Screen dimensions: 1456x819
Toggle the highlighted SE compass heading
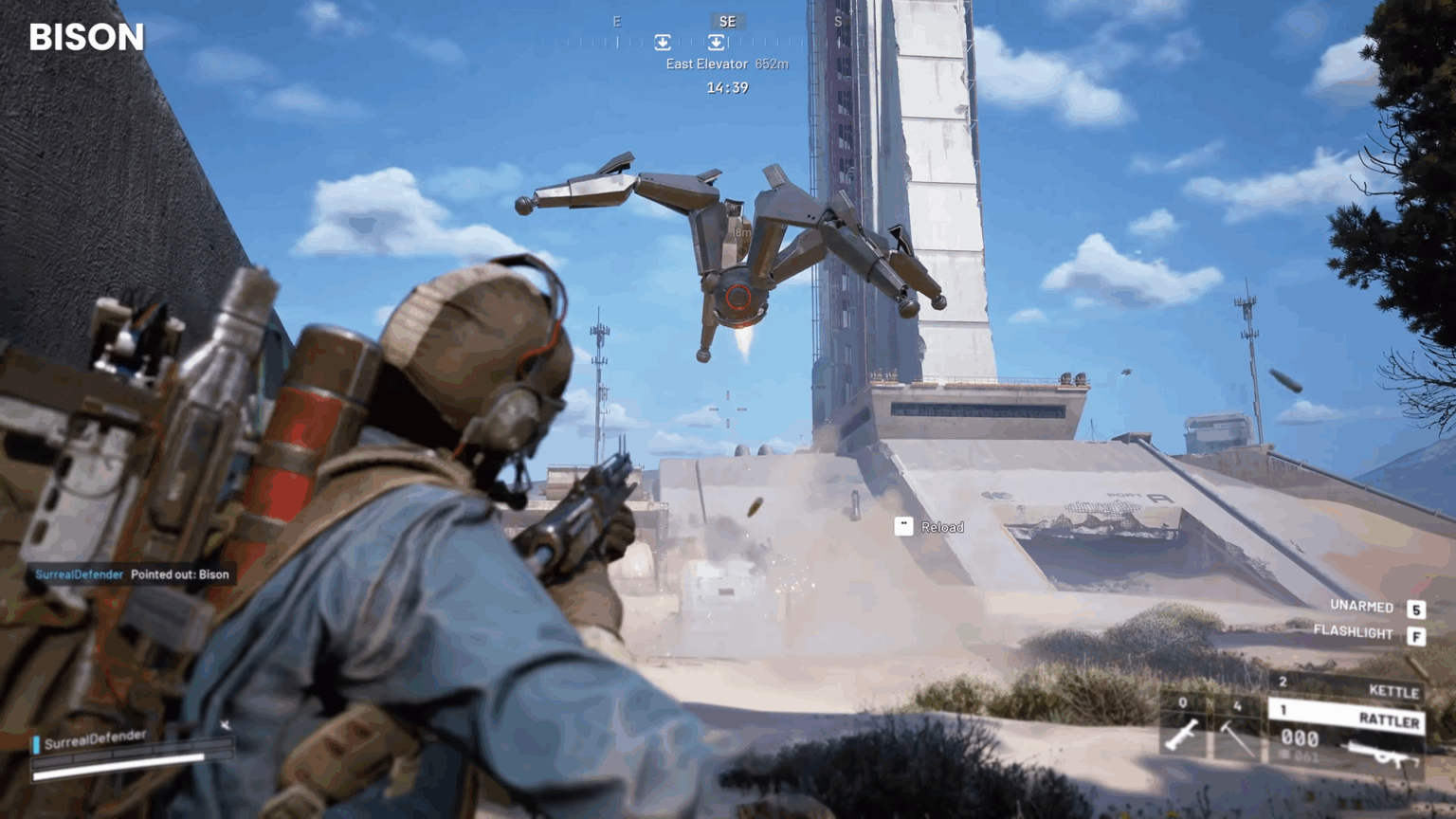pyautogui.click(x=727, y=21)
